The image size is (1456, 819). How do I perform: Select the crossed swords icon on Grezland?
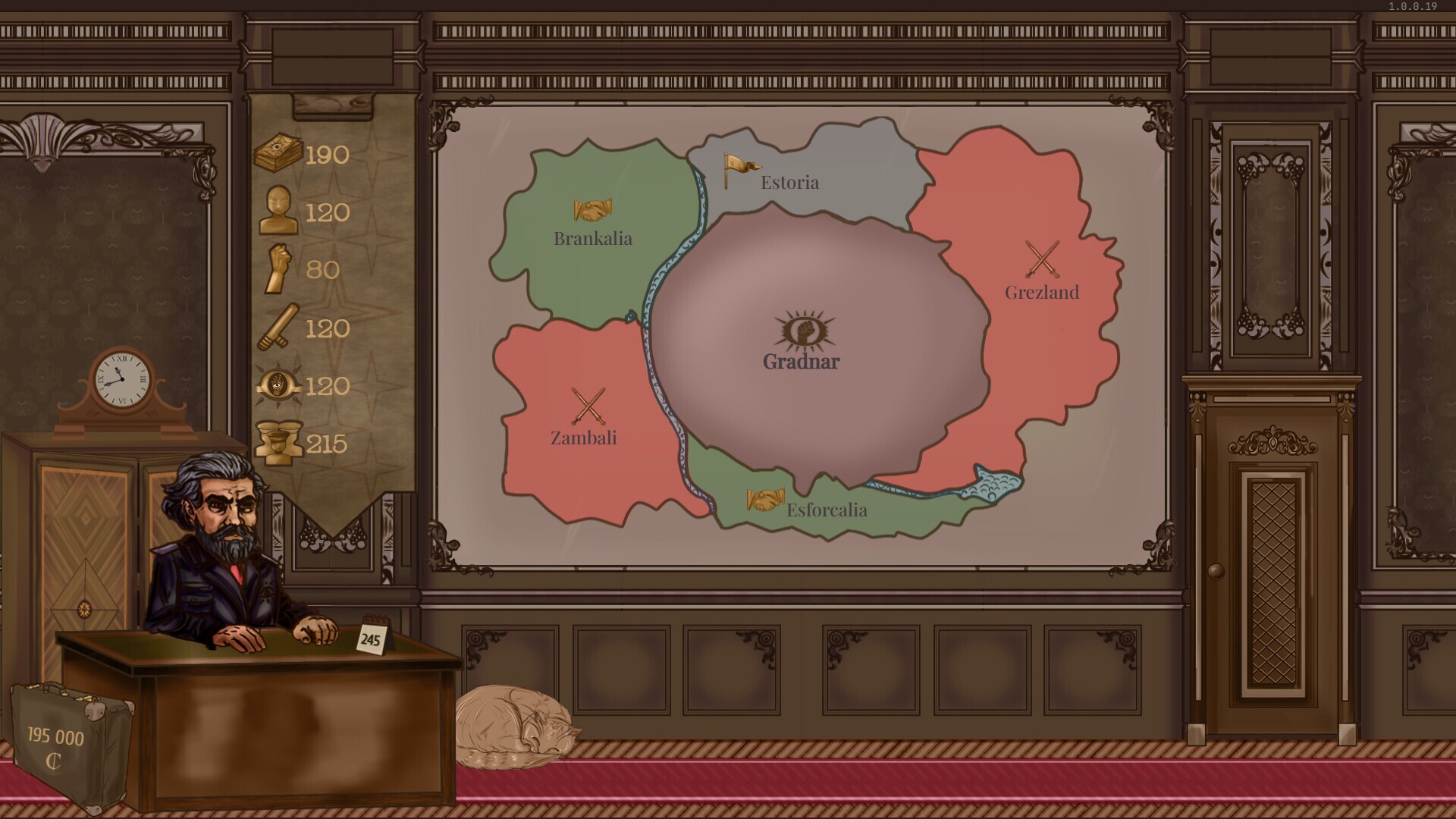point(1043,259)
